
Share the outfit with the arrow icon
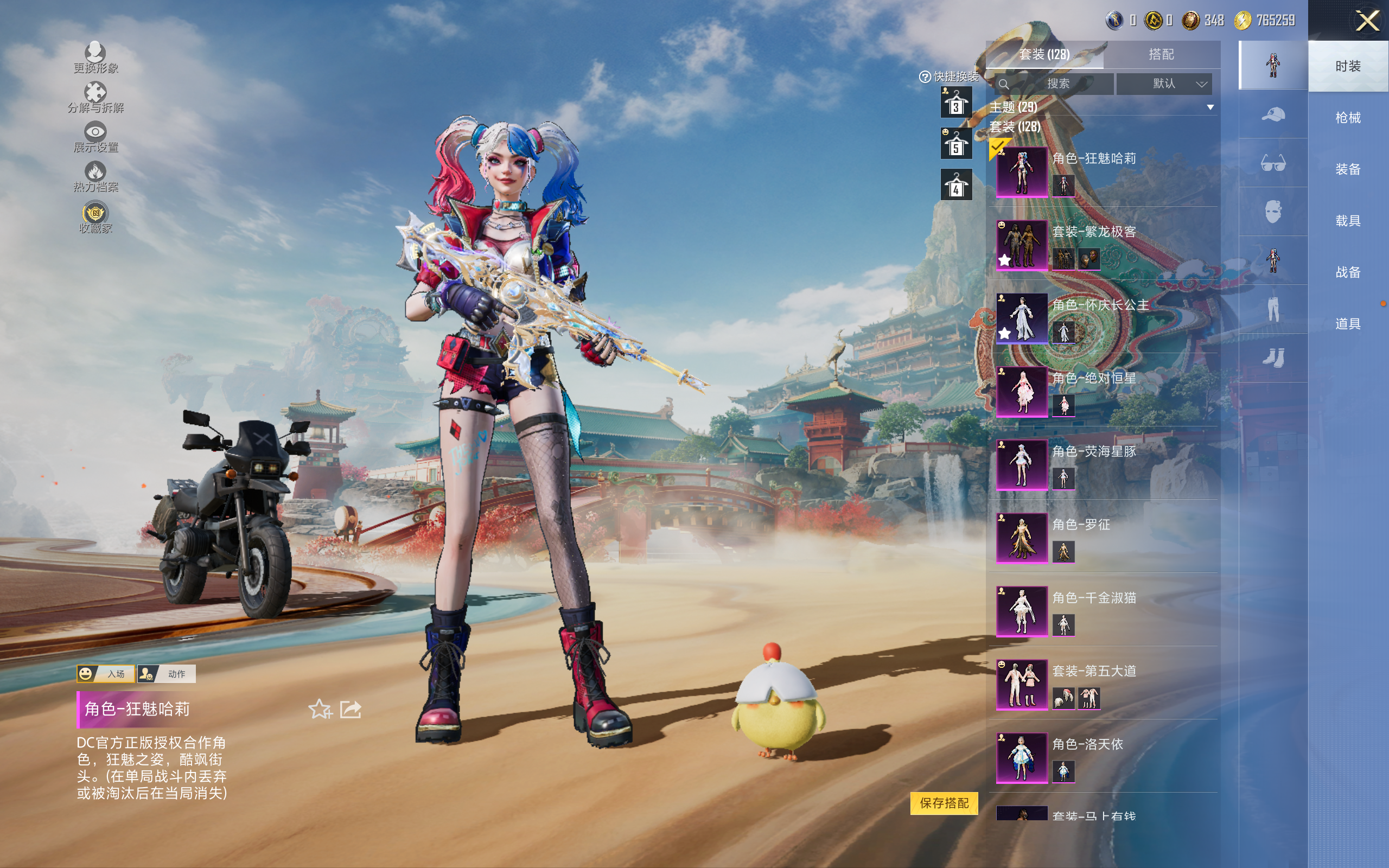point(350,710)
